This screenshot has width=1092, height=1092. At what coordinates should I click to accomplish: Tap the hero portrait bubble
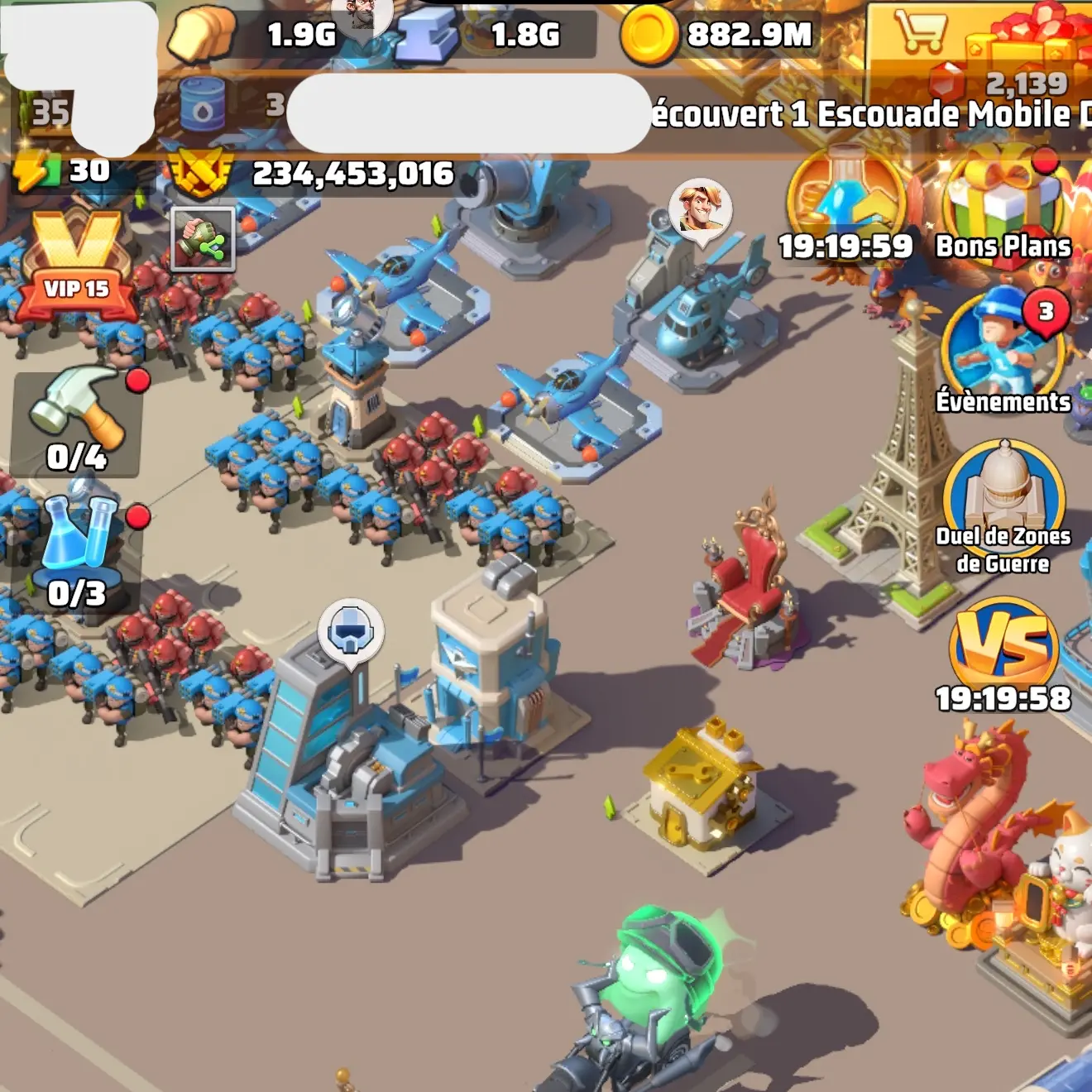(700, 208)
